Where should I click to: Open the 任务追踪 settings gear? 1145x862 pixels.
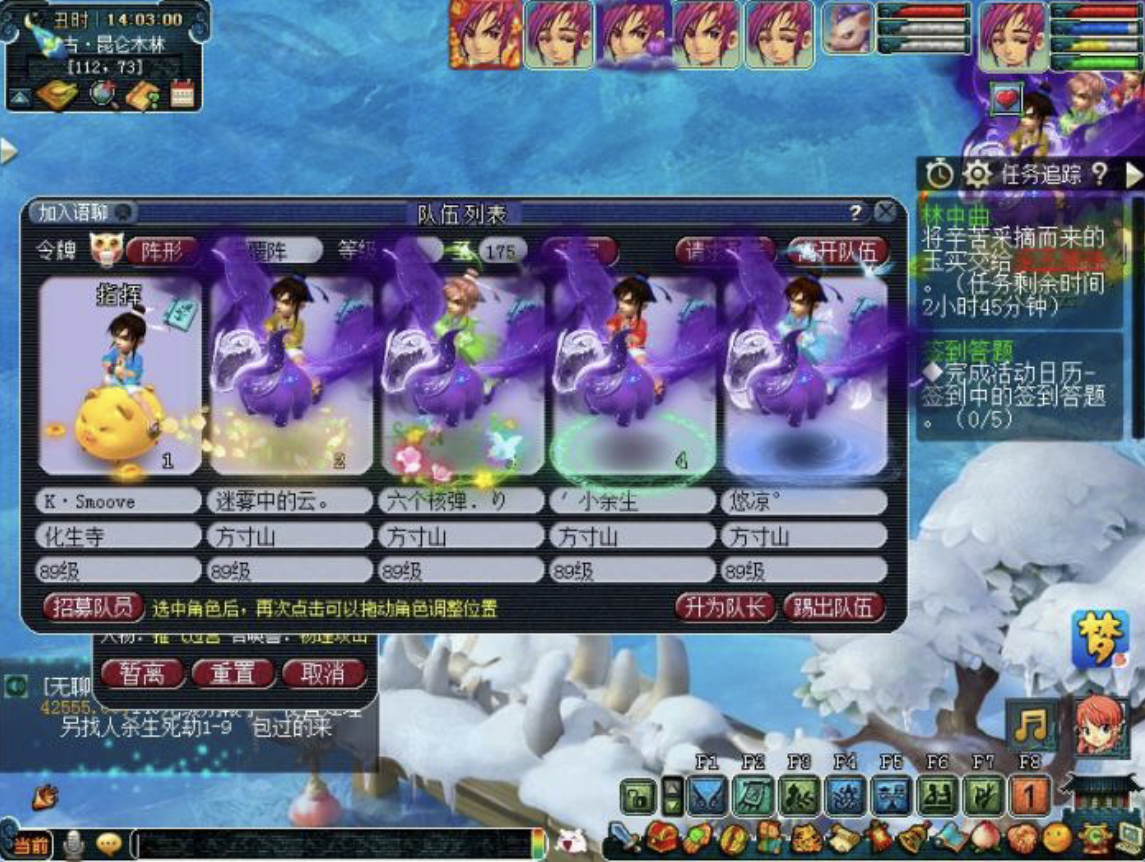click(x=975, y=175)
